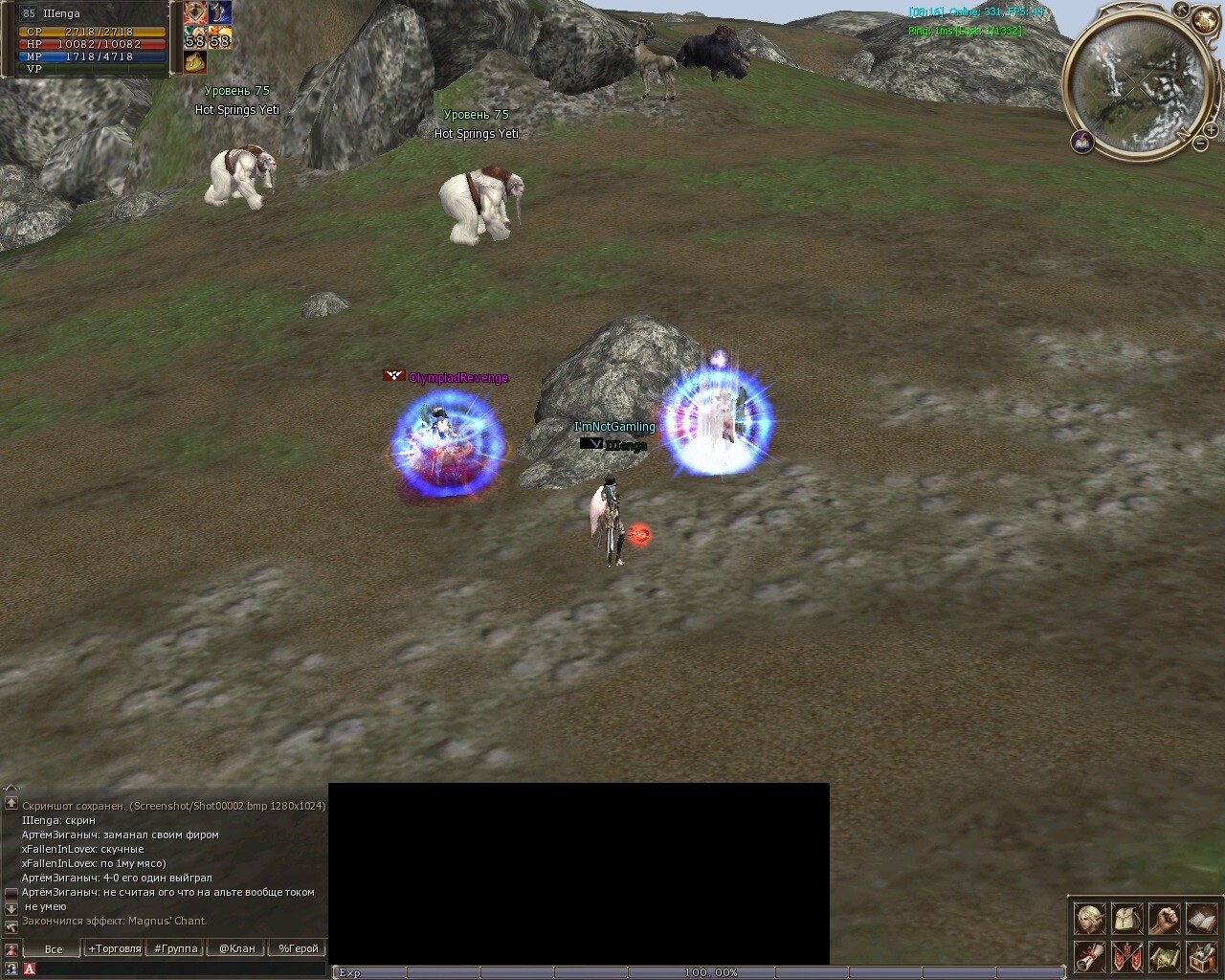This screenshot has height=980, width=1225.
Task: Open the clan banners icon
Action: click(x=1126, y=956)
